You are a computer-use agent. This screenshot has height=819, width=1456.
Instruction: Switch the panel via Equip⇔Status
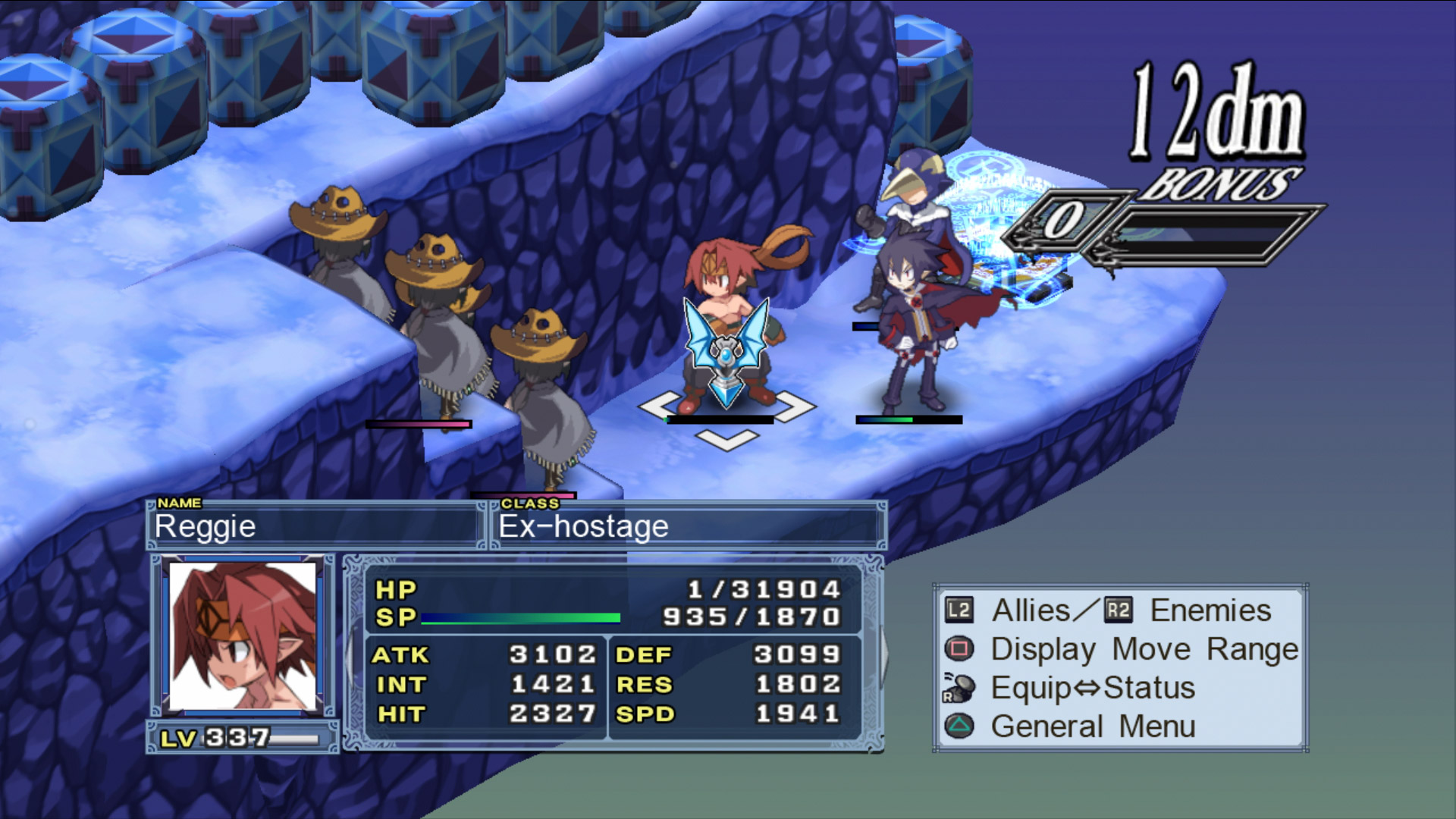pyautogui.click(x=1092, y=689)
